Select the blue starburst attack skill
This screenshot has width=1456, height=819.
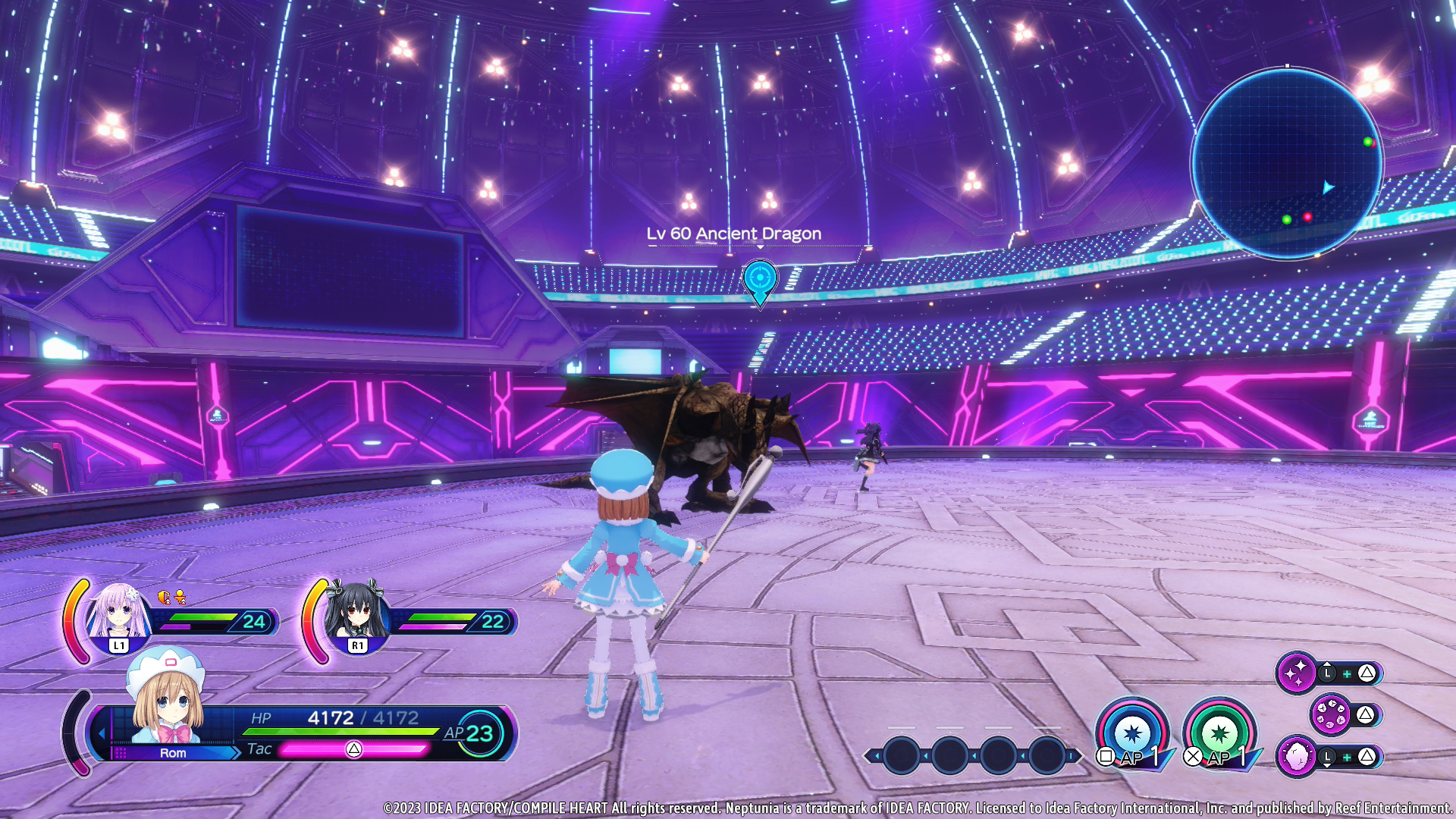point(1132,733)
